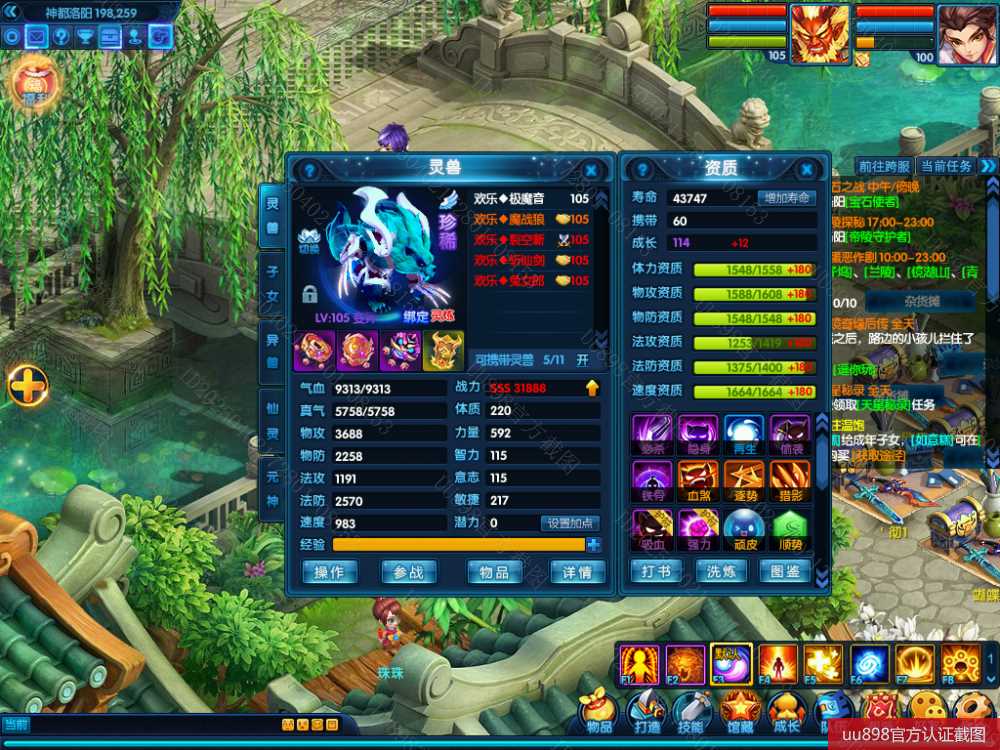Choose the 打书 skill book button

(x=657, y=572)
